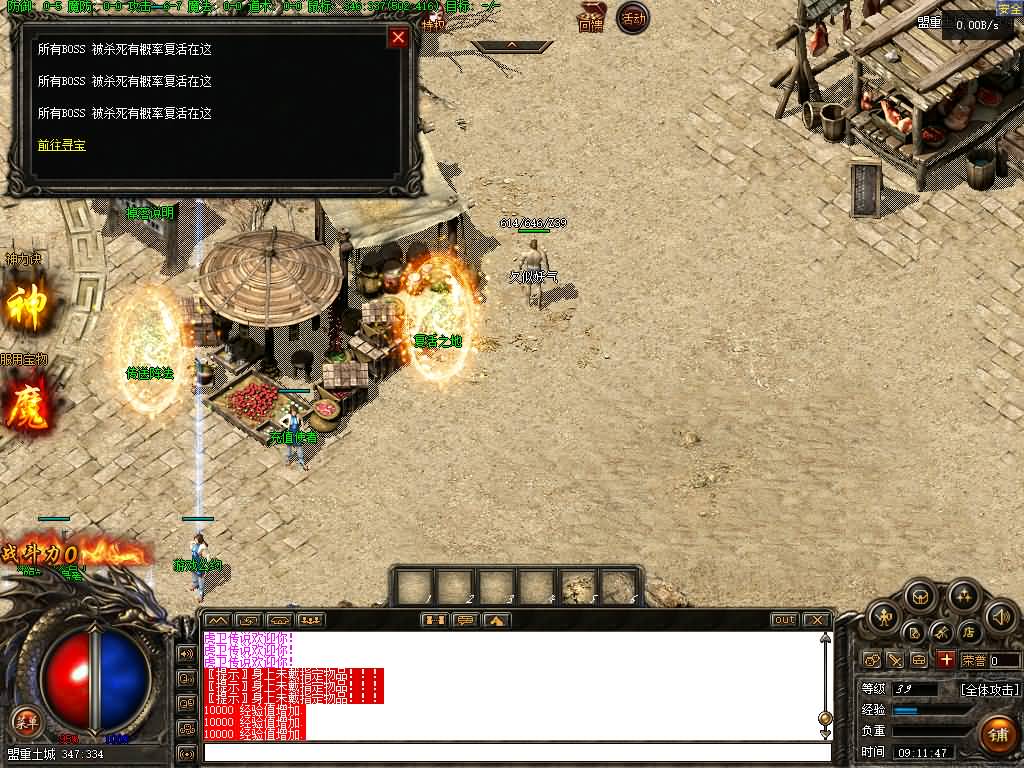Open the 活动 events button
This screenshot has height=768, width=1024.
[632, 18]
